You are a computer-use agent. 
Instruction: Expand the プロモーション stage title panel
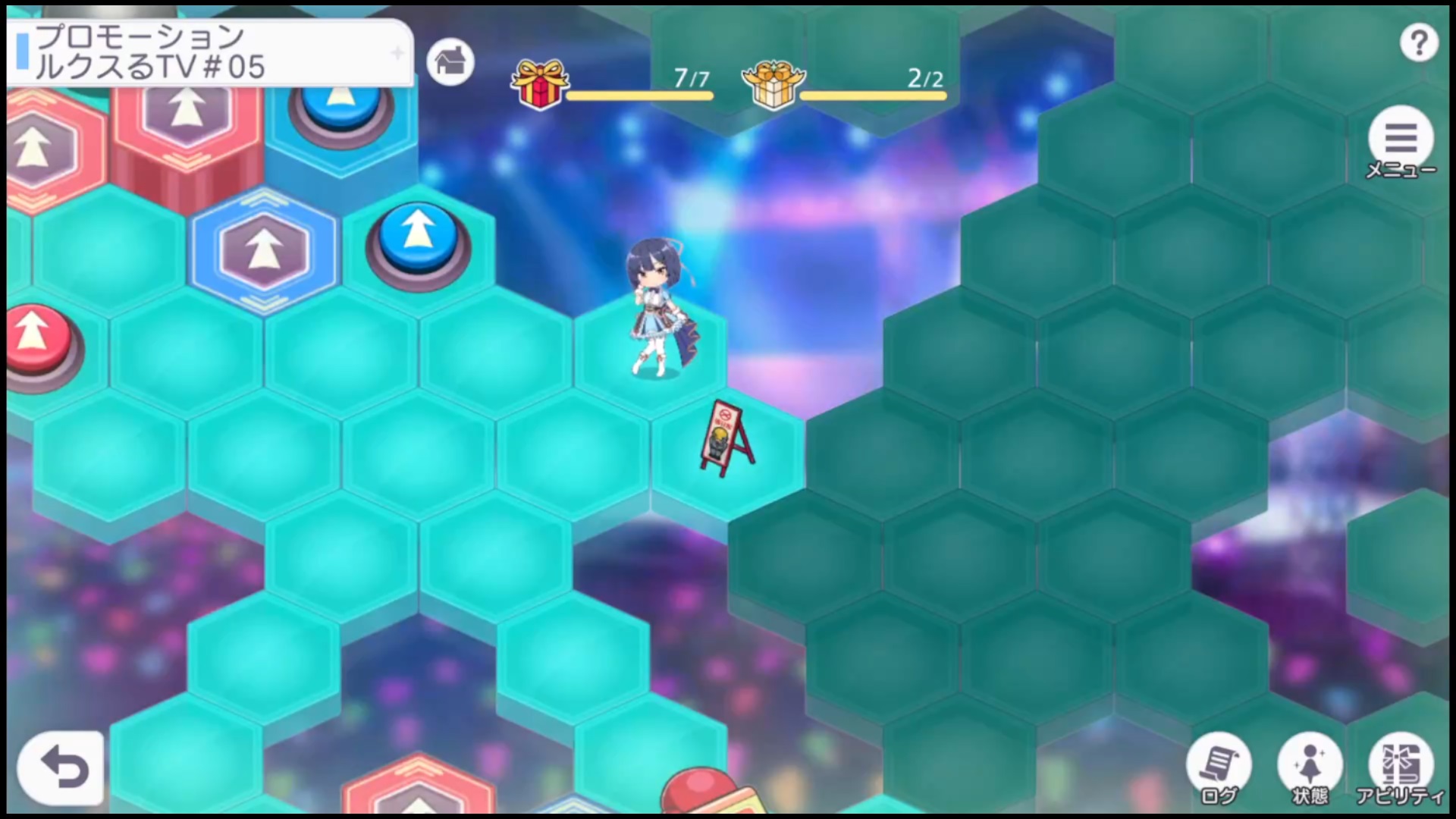210,53
